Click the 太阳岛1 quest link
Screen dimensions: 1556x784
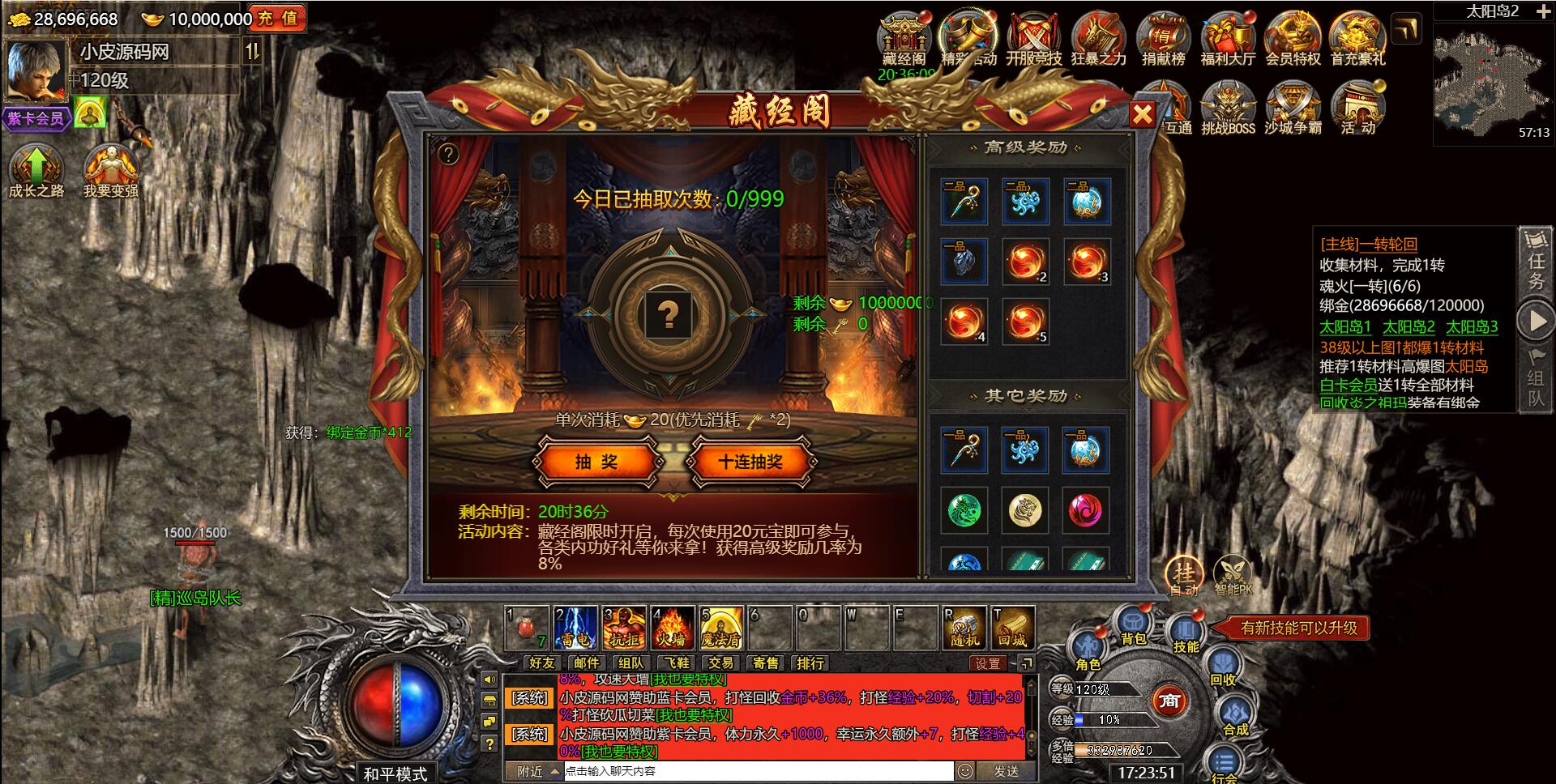pyautogui.click(x=1344, y=327)
